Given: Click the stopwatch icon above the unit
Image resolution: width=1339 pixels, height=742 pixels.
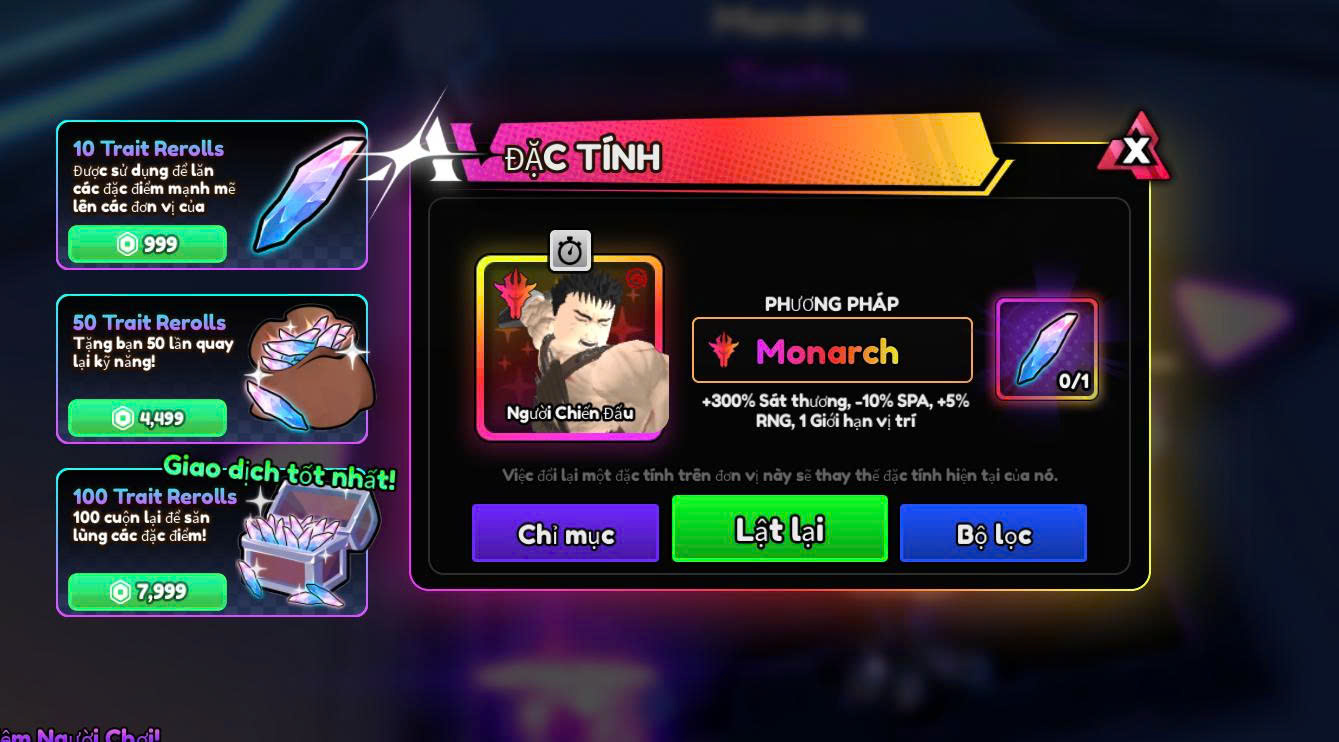Looking at the screenshot, I should pos(570,251).
